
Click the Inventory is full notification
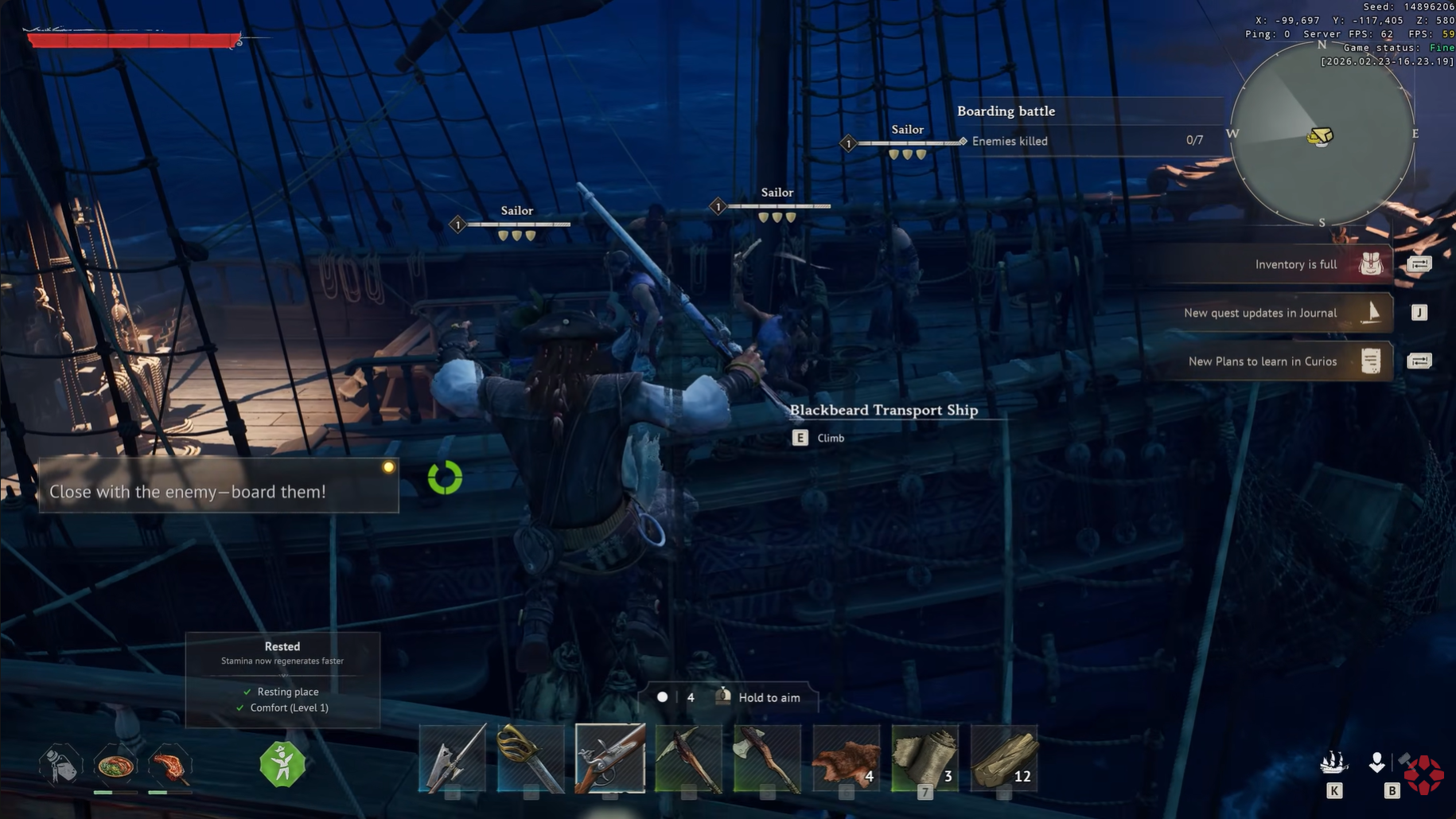tap(1295, 264)
